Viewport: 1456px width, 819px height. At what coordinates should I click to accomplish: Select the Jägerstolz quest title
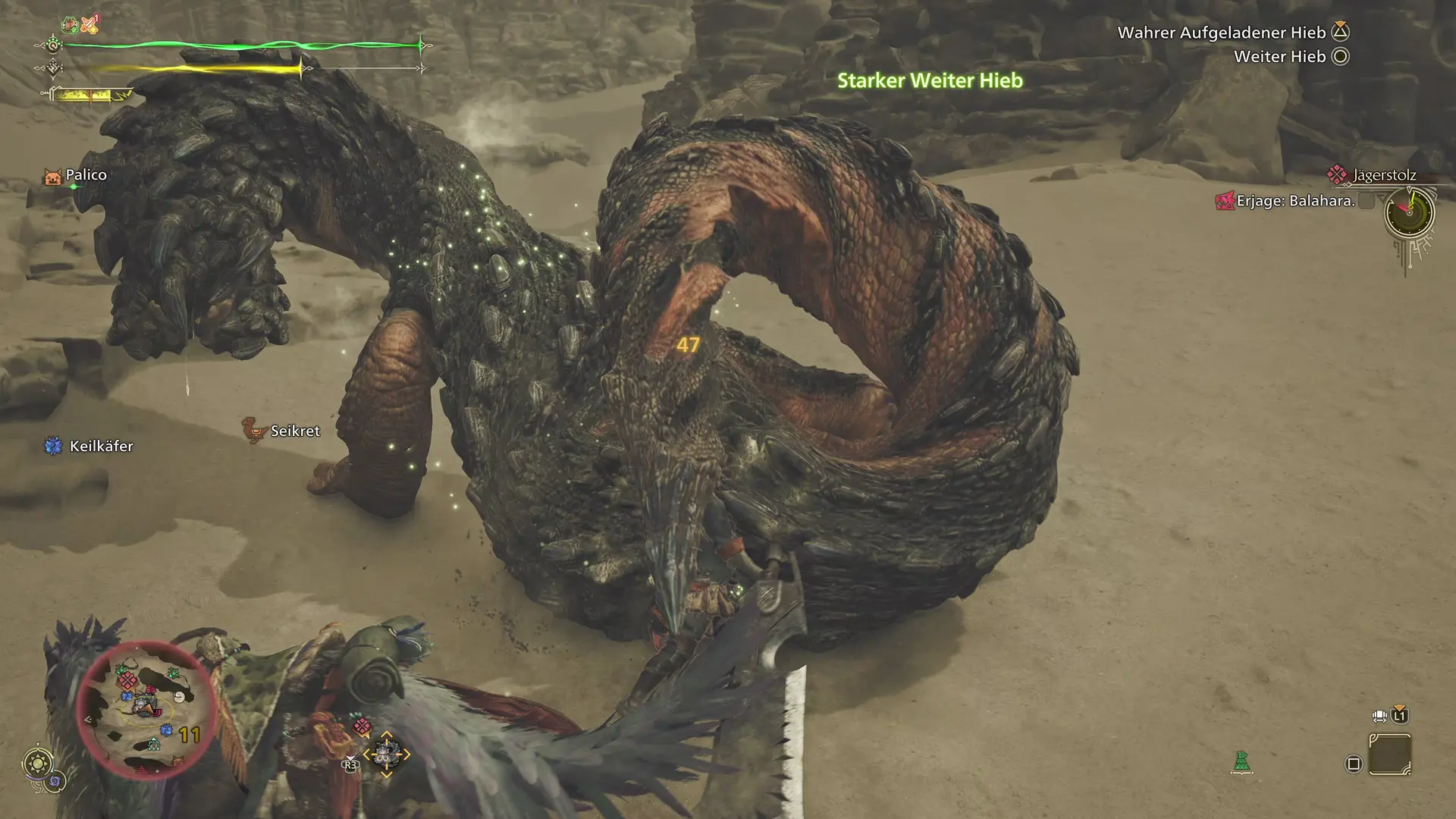click(x=1383, y=175)
